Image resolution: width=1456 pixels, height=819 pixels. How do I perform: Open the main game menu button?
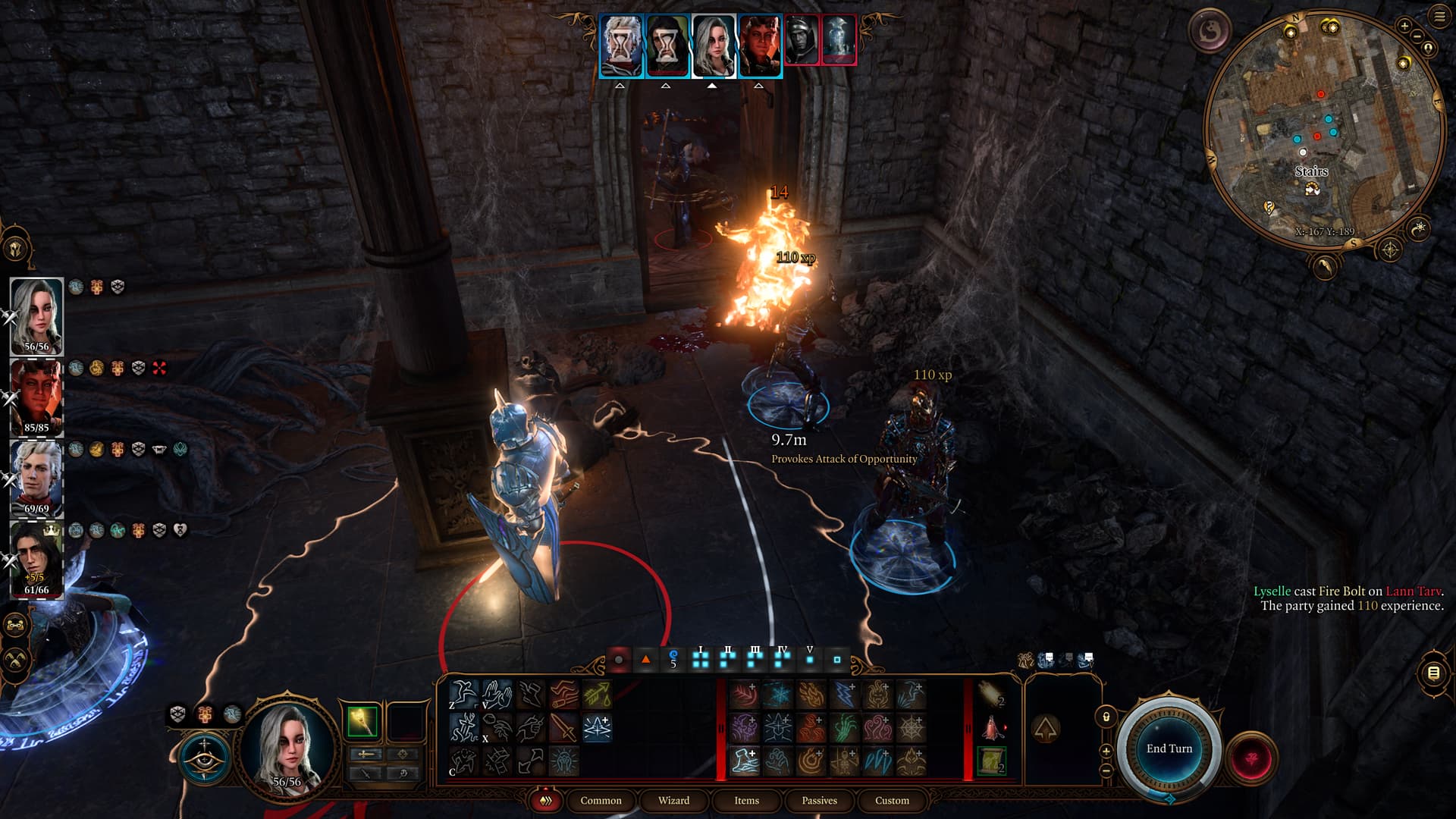coord(1439,17)
